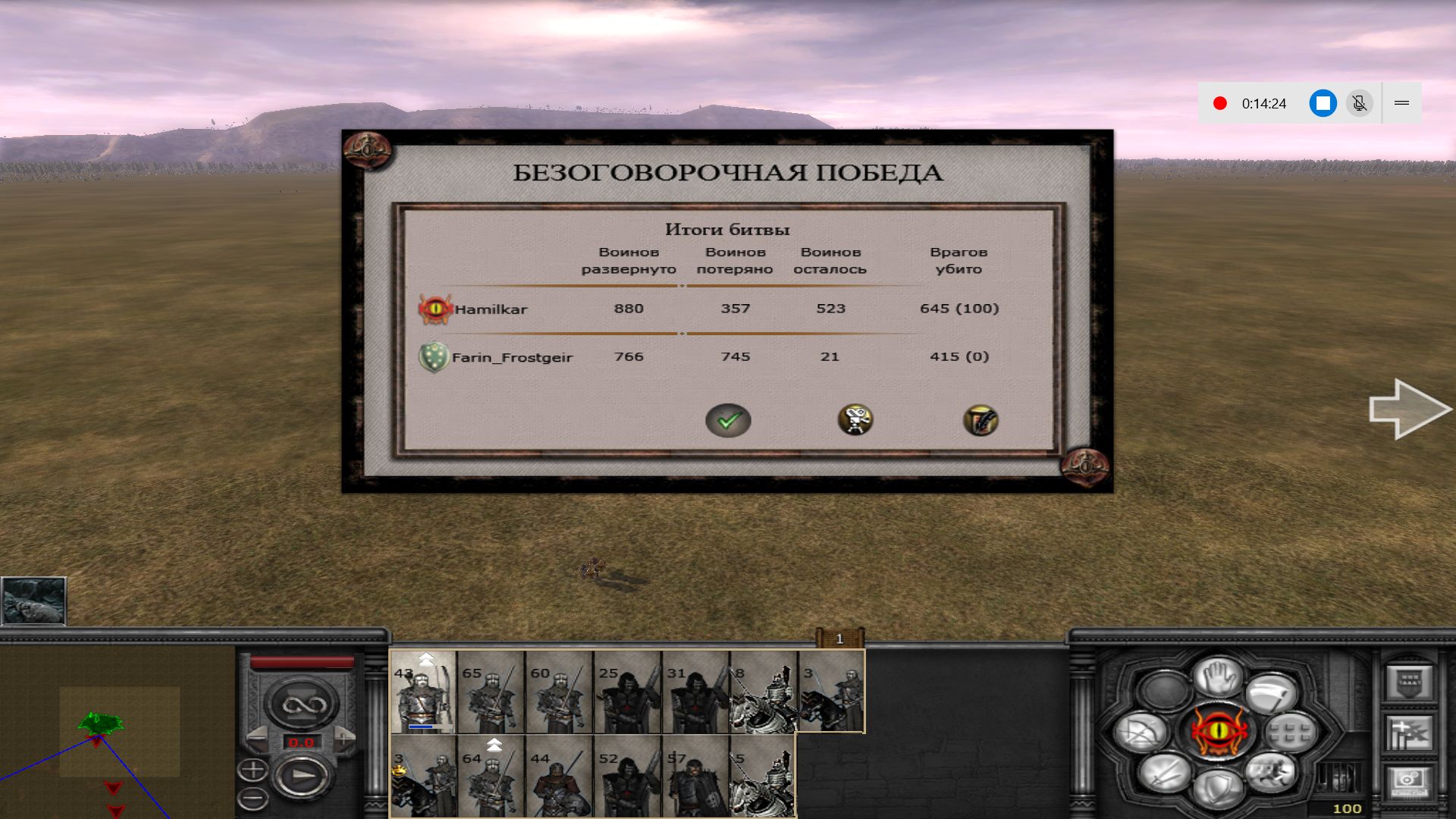Select the unit card with 25 soldiers
This screenshot has width=1456, height=819.
628,692
